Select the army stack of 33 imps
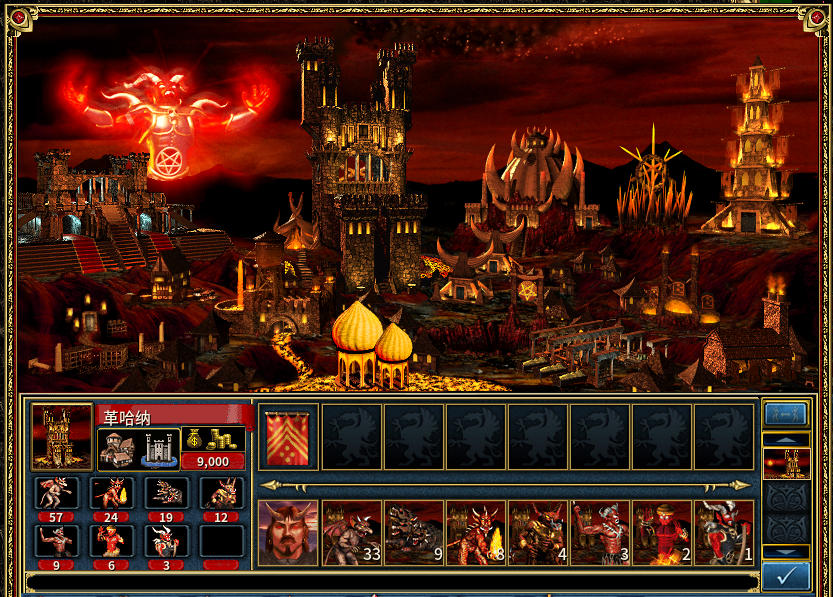 [x=351, y=533]
